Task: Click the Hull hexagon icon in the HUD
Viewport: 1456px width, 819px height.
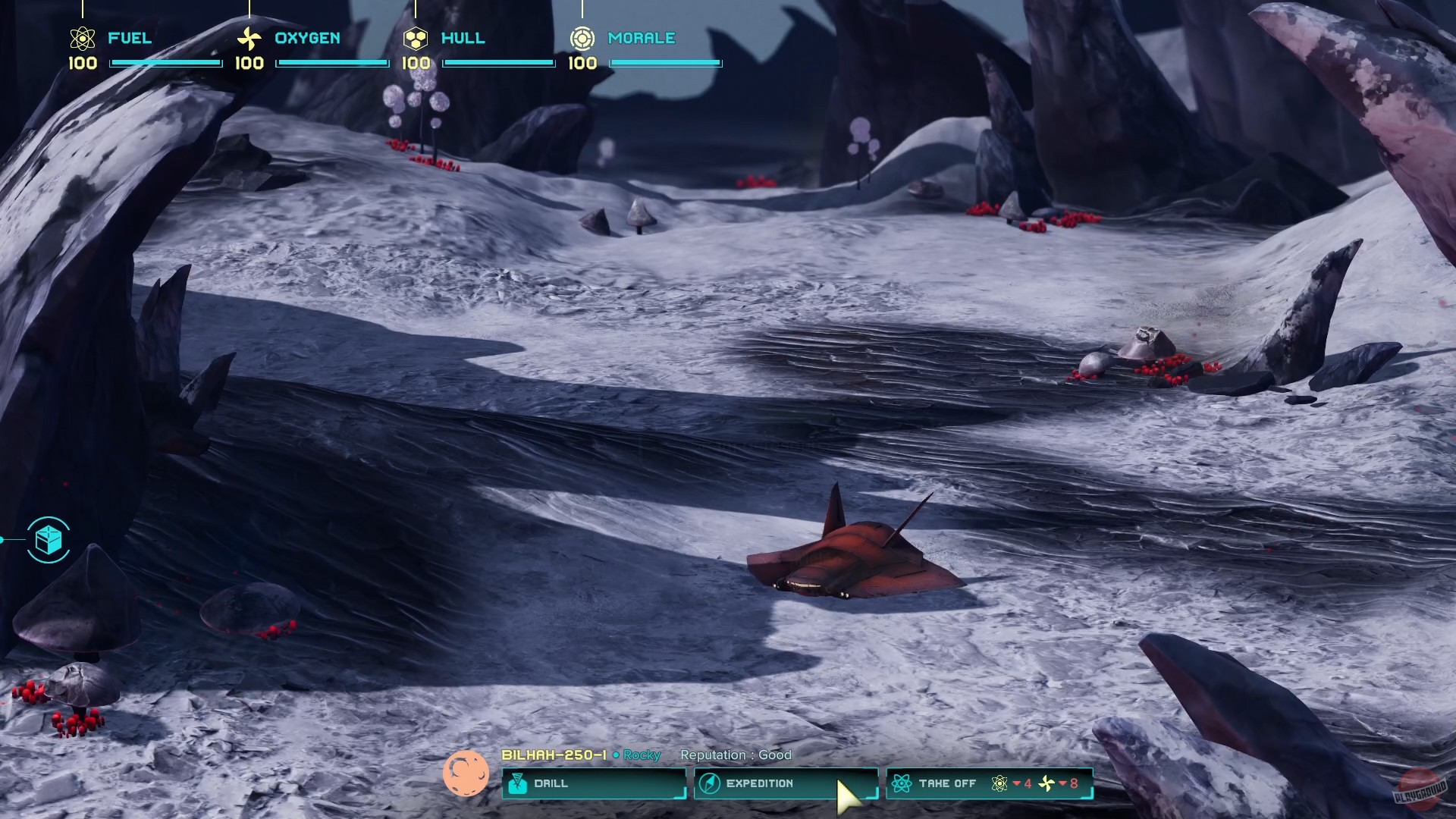Action: 416,37
